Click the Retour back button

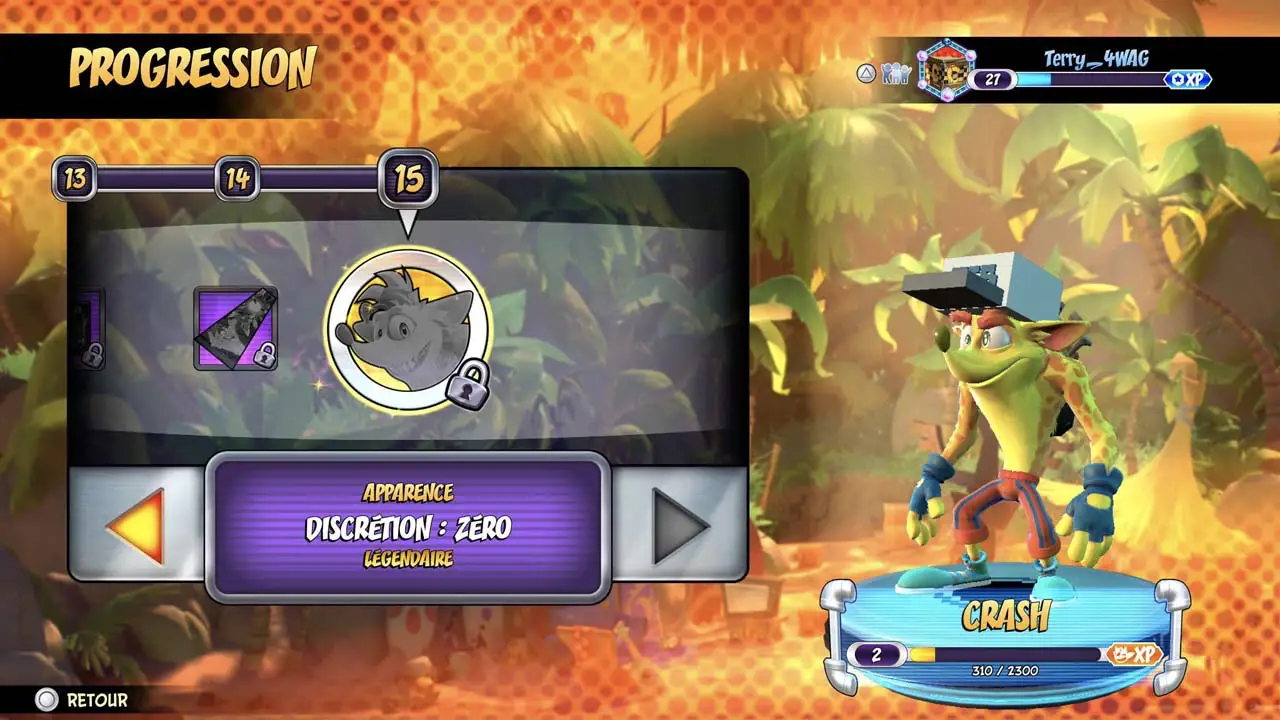84,700
